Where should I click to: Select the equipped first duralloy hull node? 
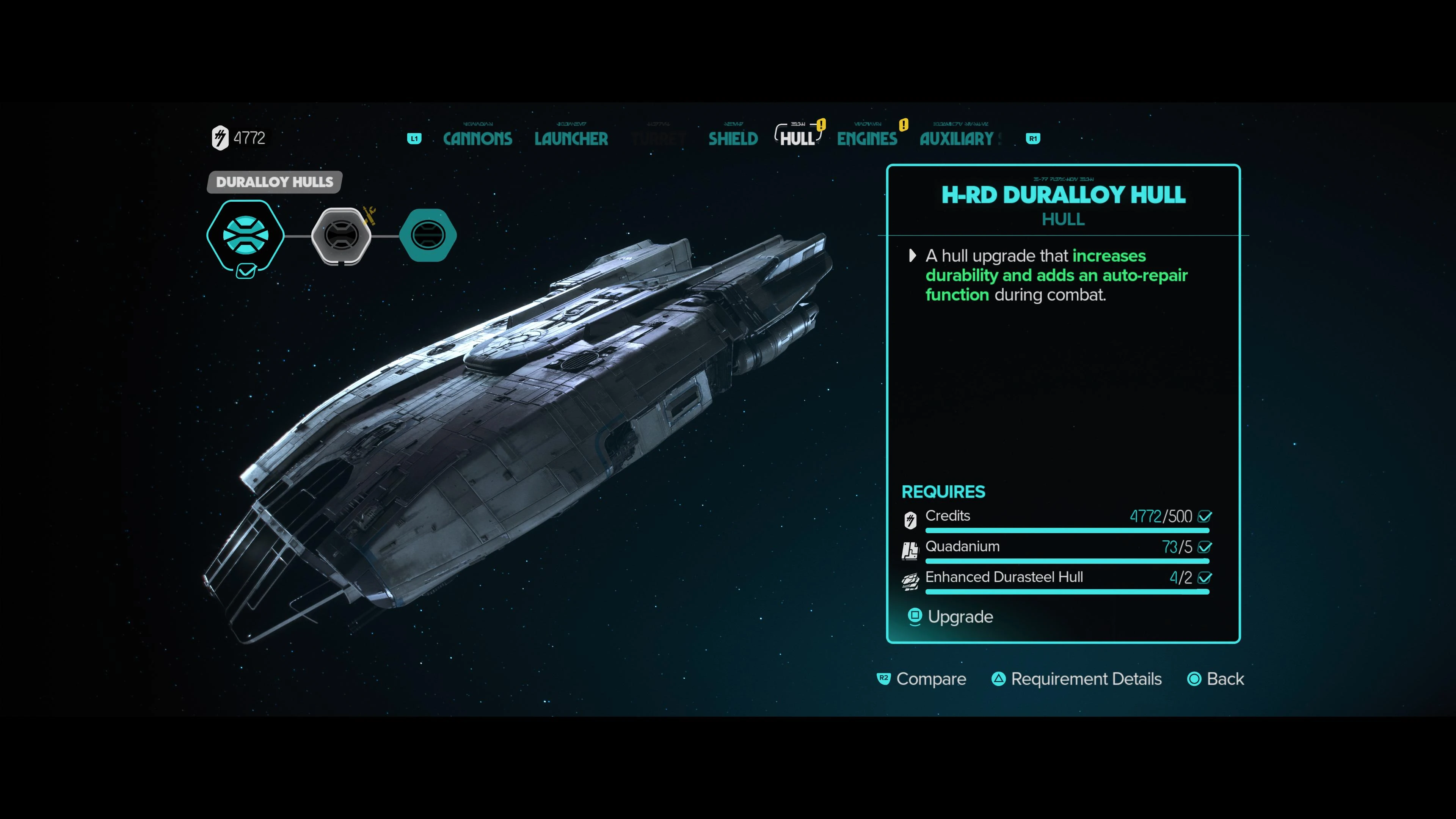pyautogui.click(x=245, y=235)
